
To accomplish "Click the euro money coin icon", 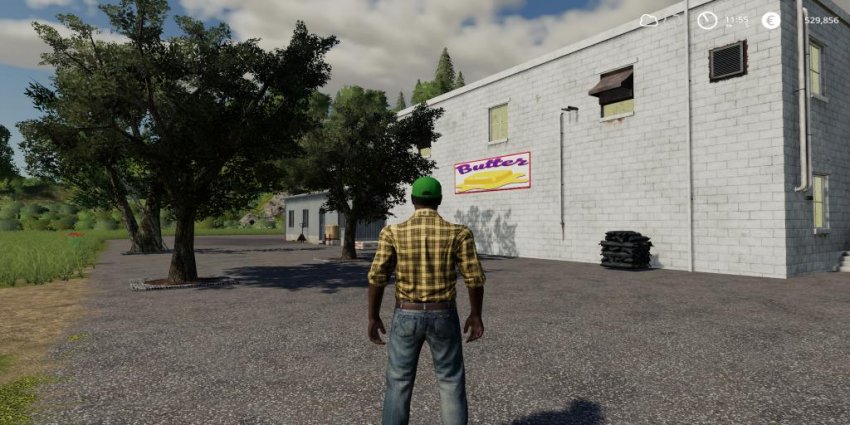I will coord(770,20).
